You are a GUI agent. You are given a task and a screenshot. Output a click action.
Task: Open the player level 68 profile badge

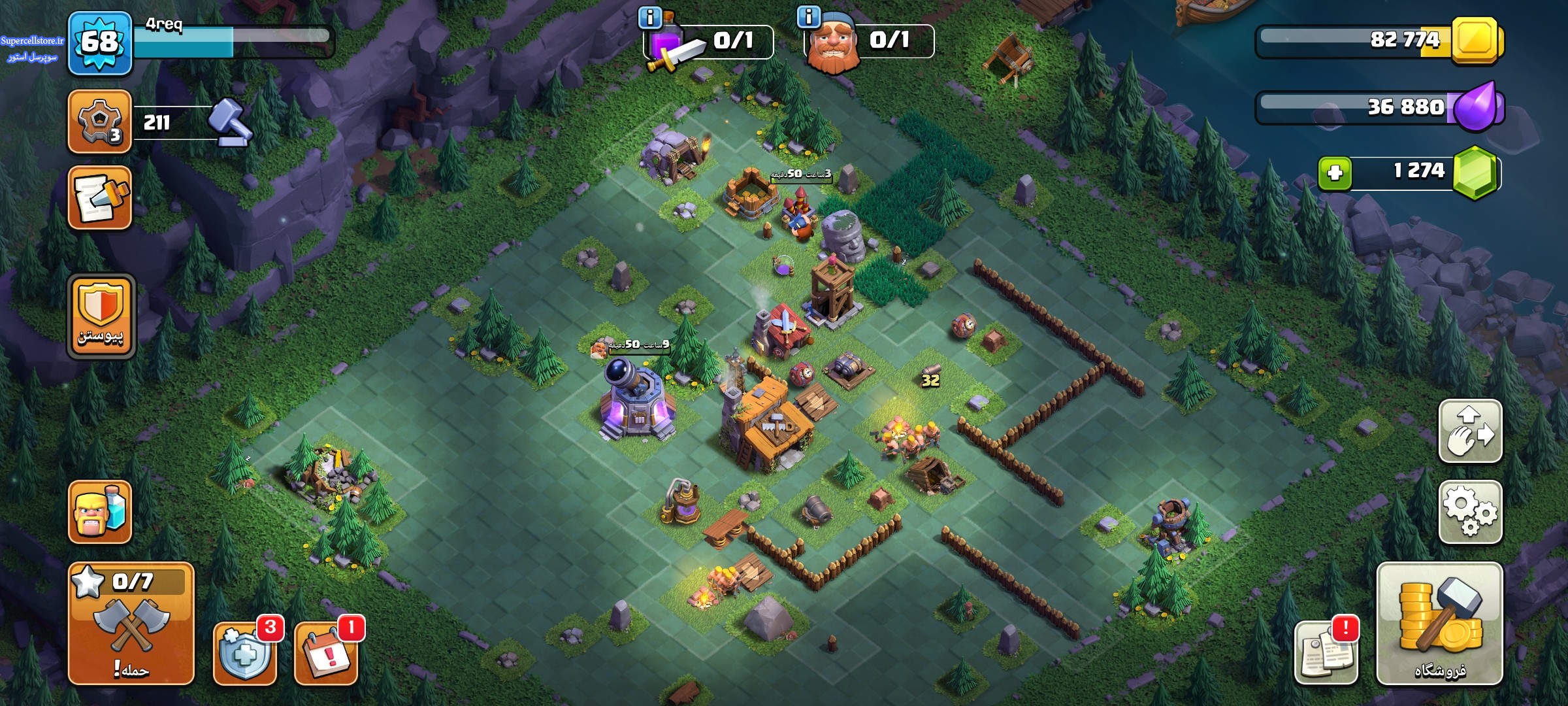coord(100,43)
